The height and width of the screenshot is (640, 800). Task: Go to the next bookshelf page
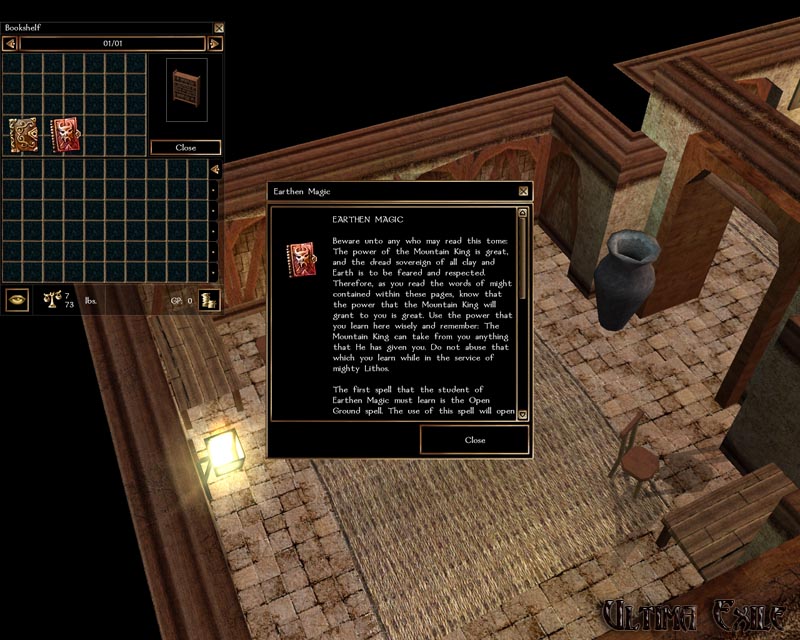[213, 44]
